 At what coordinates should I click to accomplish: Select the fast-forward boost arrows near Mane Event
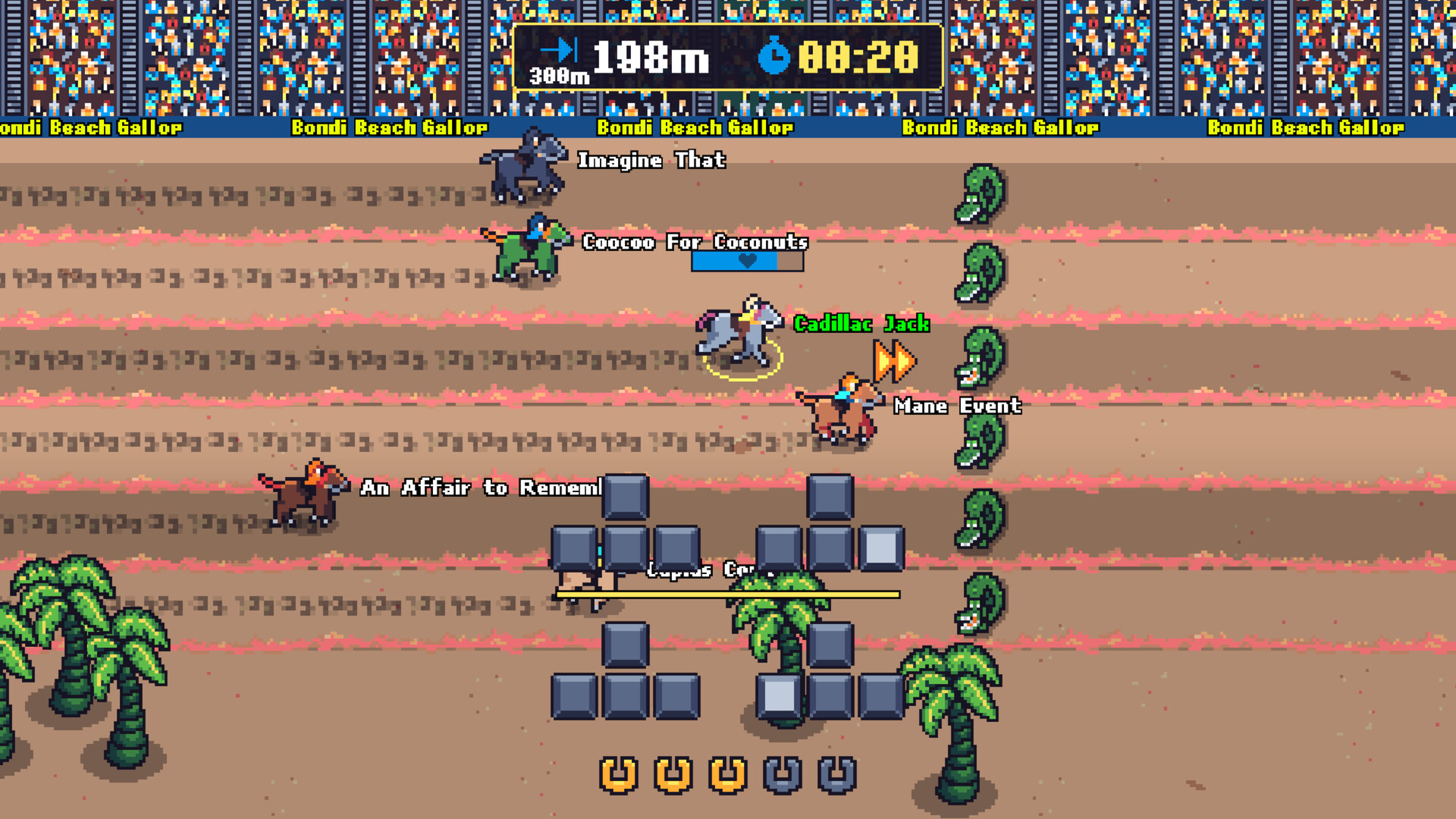click(x=896, y=360)
